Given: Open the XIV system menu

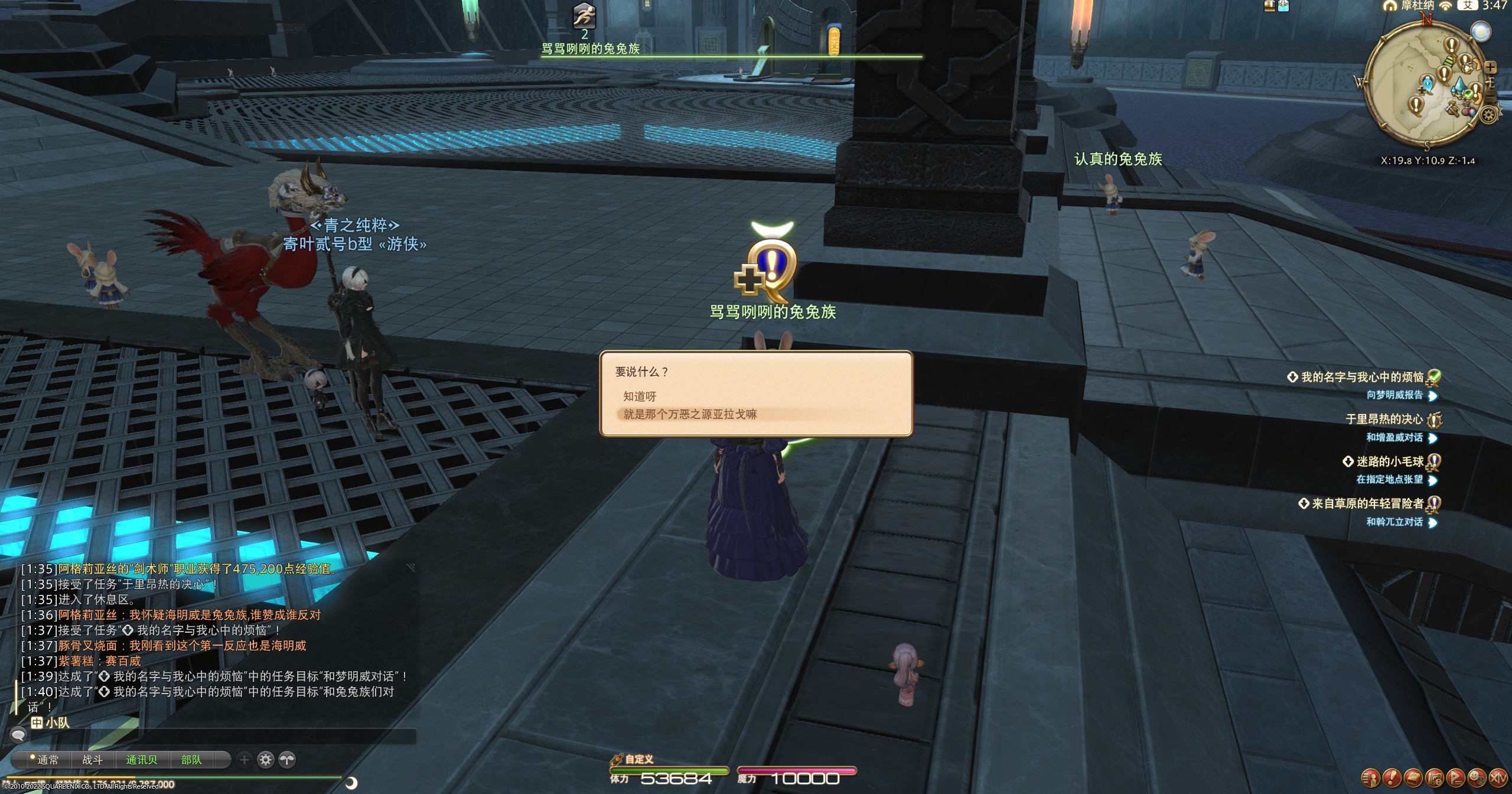Looking at the screenshot, I should (x=1498, y=777).
